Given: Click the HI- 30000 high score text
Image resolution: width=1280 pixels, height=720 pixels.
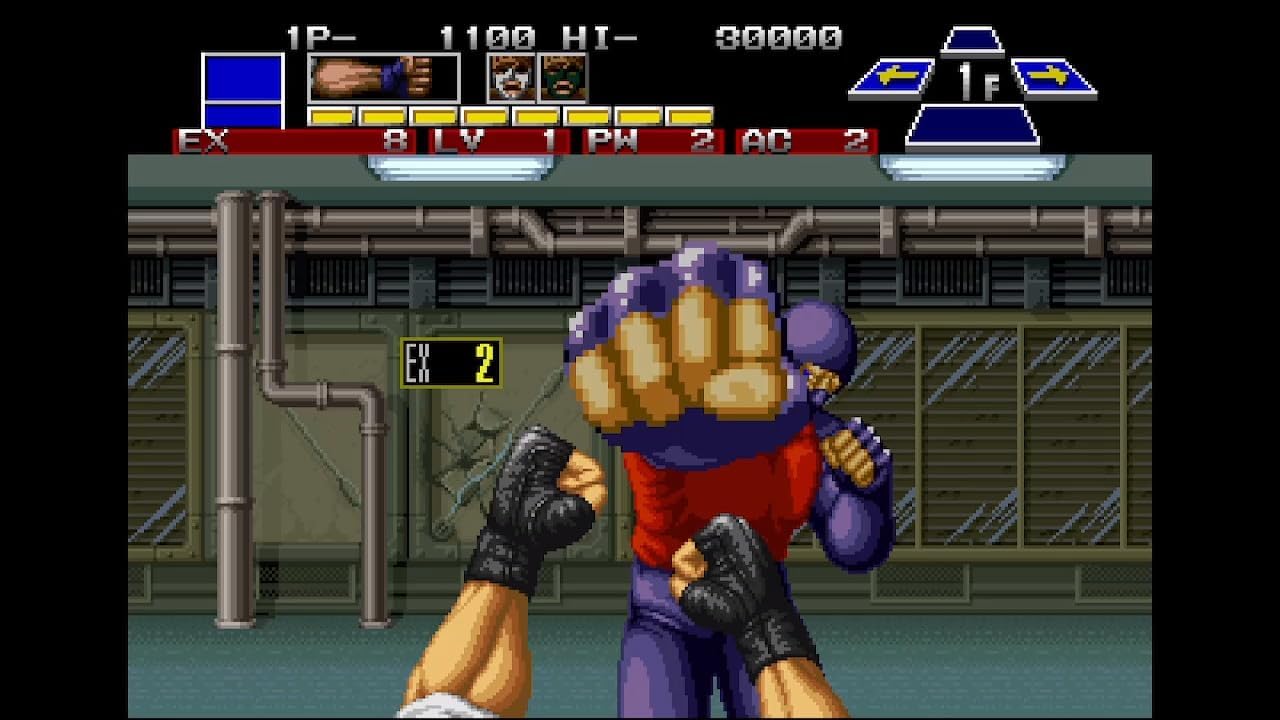Looking at the screenshot, I should tap(700, 38).
